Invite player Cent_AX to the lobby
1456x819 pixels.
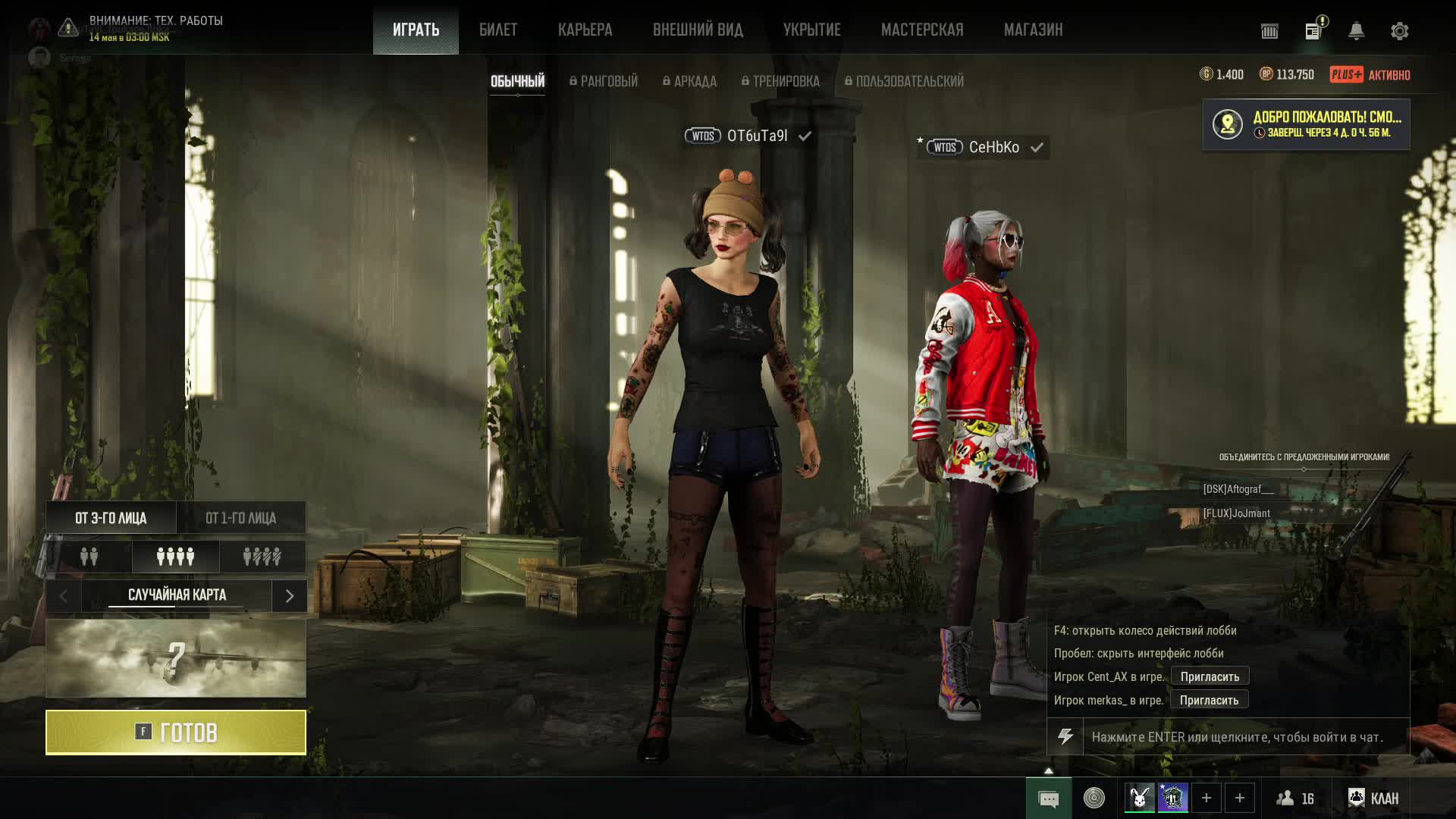pos(1210,676)
